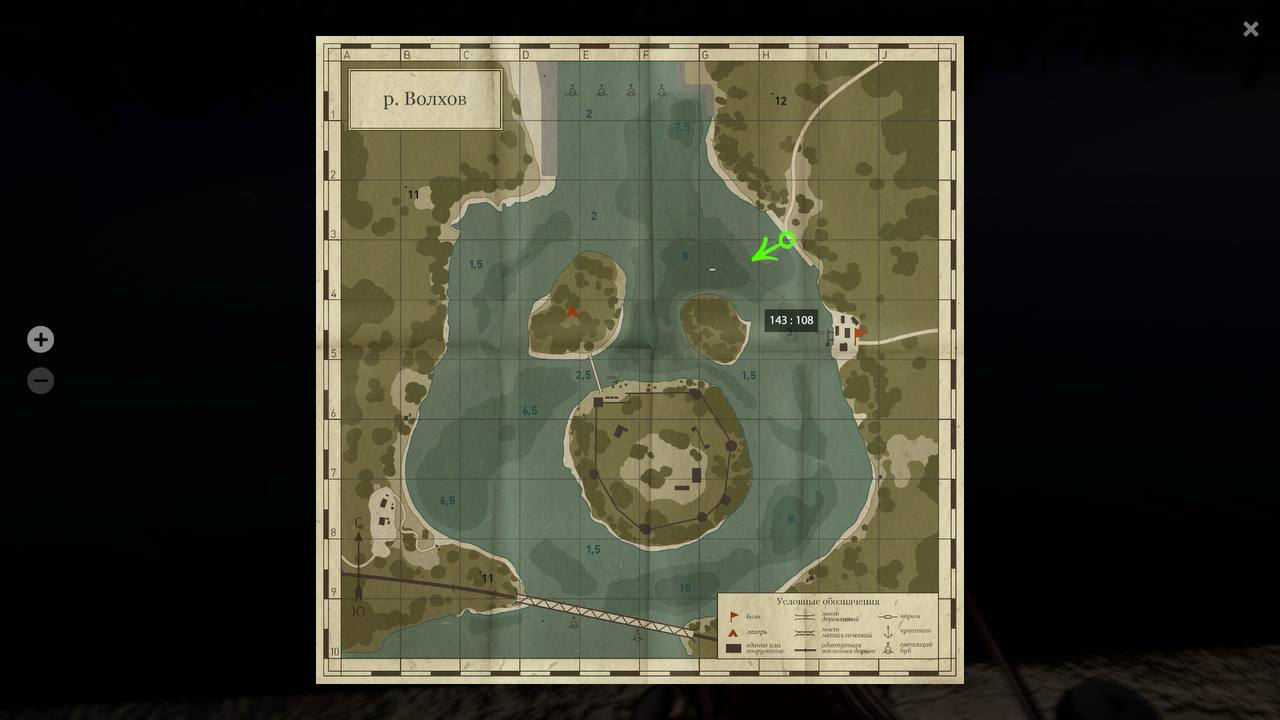Click the wooden bridge symbol in the legend
Screen dimensions: 1280x720
coord(804,616)
